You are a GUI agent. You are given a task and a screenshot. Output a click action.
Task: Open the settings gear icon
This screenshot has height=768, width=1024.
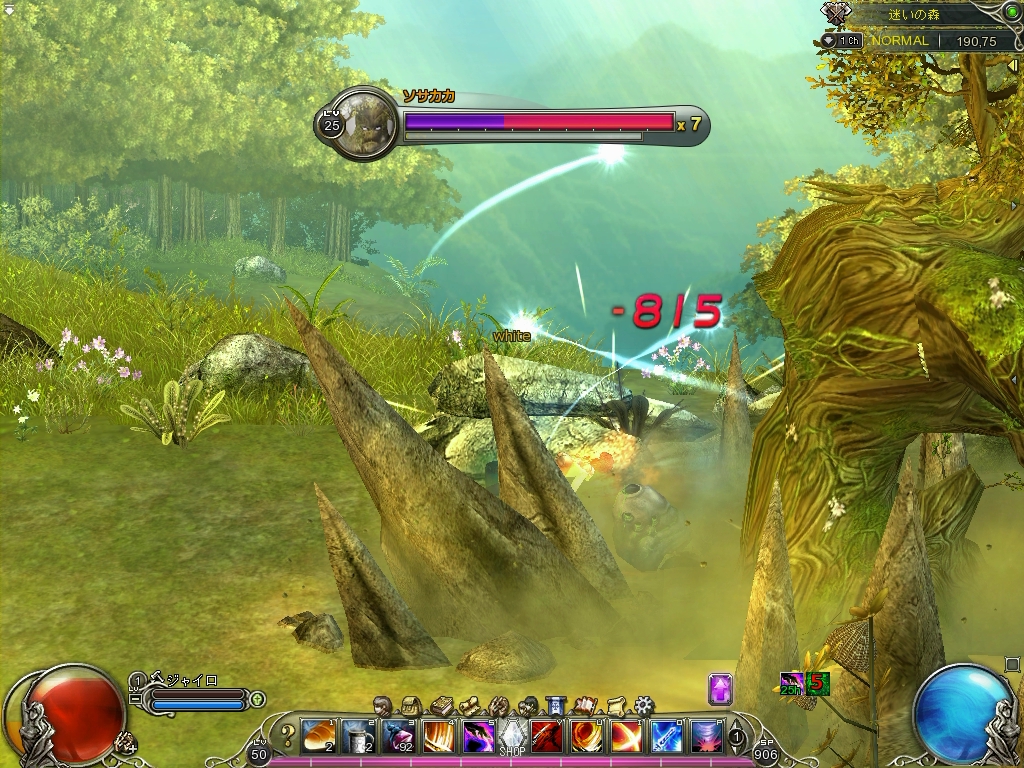(643, 706)
